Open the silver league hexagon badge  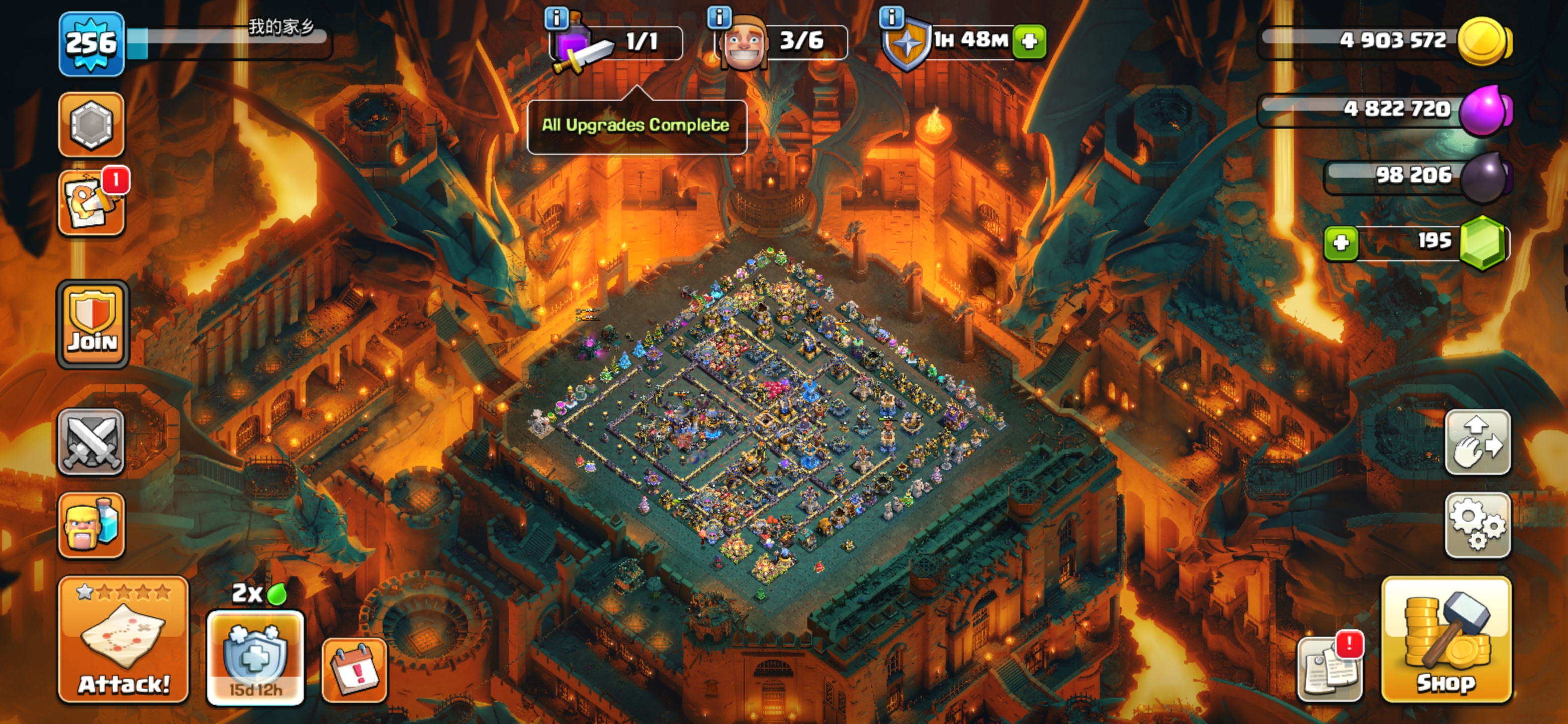click(x=91, y=125)
